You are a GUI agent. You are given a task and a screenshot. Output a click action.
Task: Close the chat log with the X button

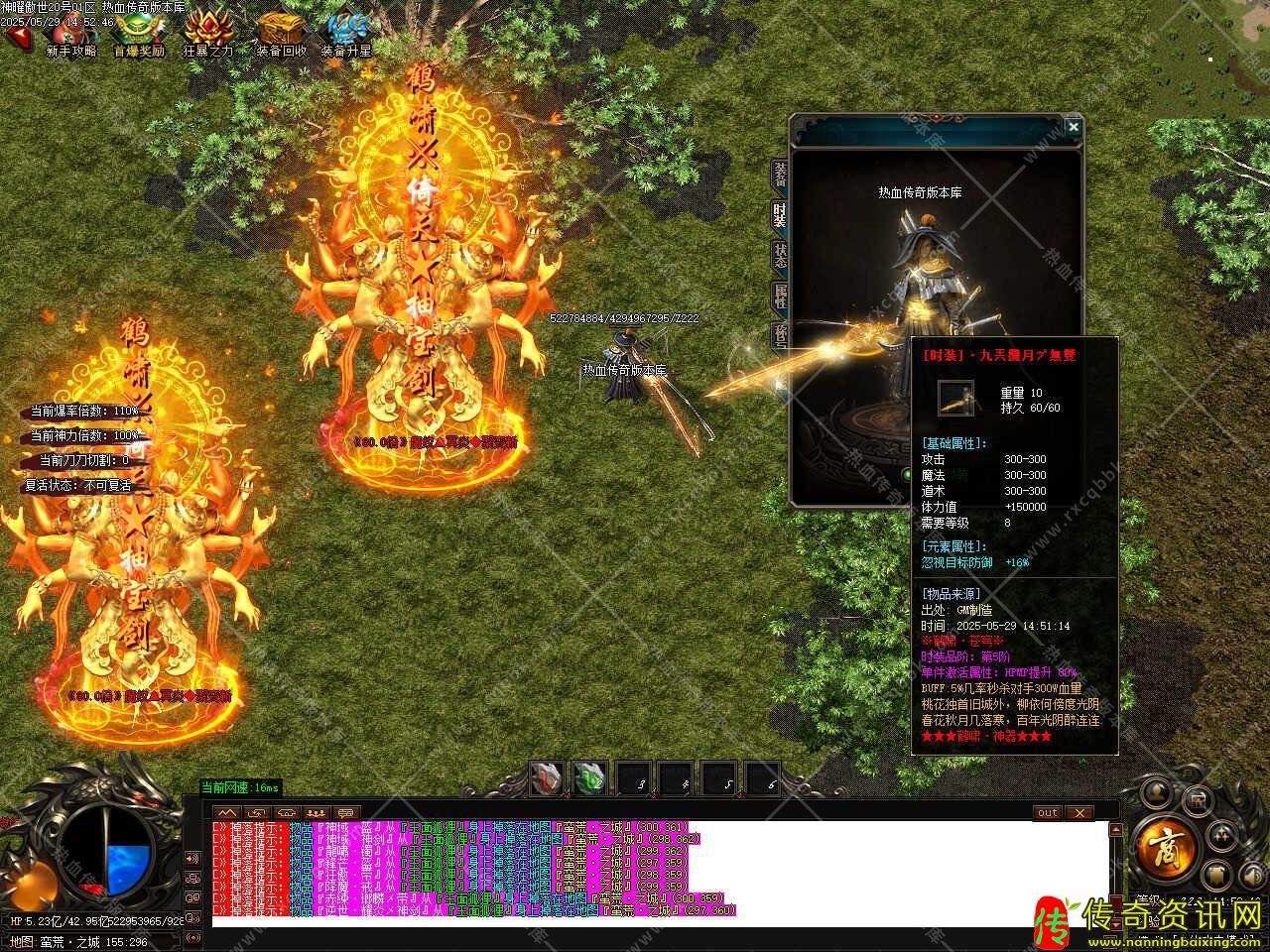pyautogui.click(x=1079, y=812)
